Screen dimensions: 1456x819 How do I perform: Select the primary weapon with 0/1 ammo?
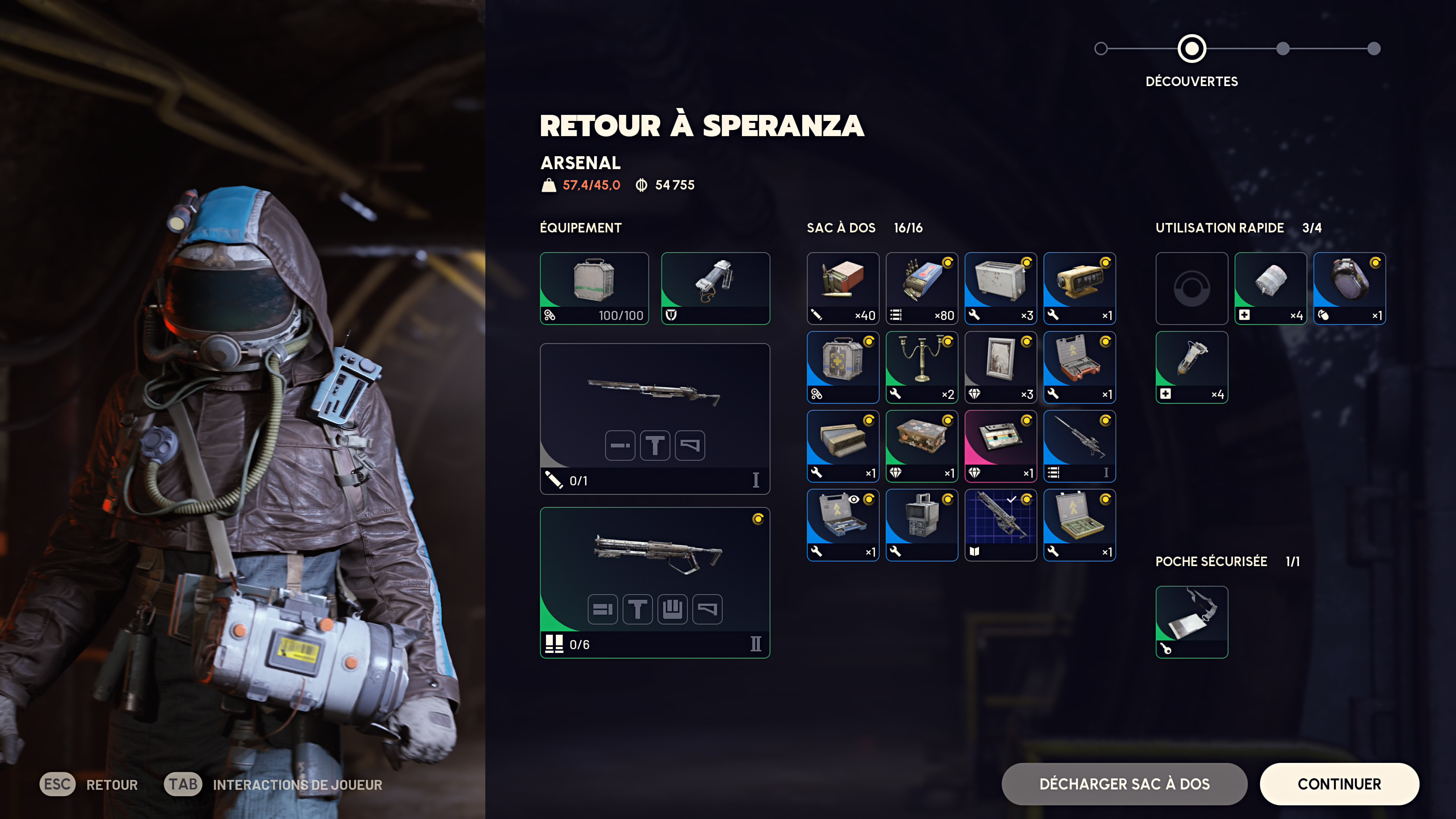(x=654, y=418)
